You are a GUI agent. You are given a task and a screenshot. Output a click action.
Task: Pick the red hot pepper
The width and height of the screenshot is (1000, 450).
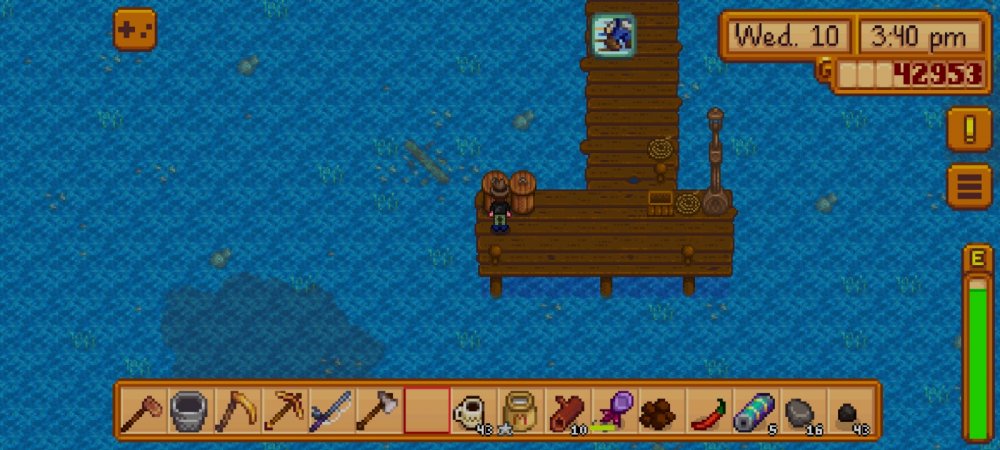[x=709, y=411]
